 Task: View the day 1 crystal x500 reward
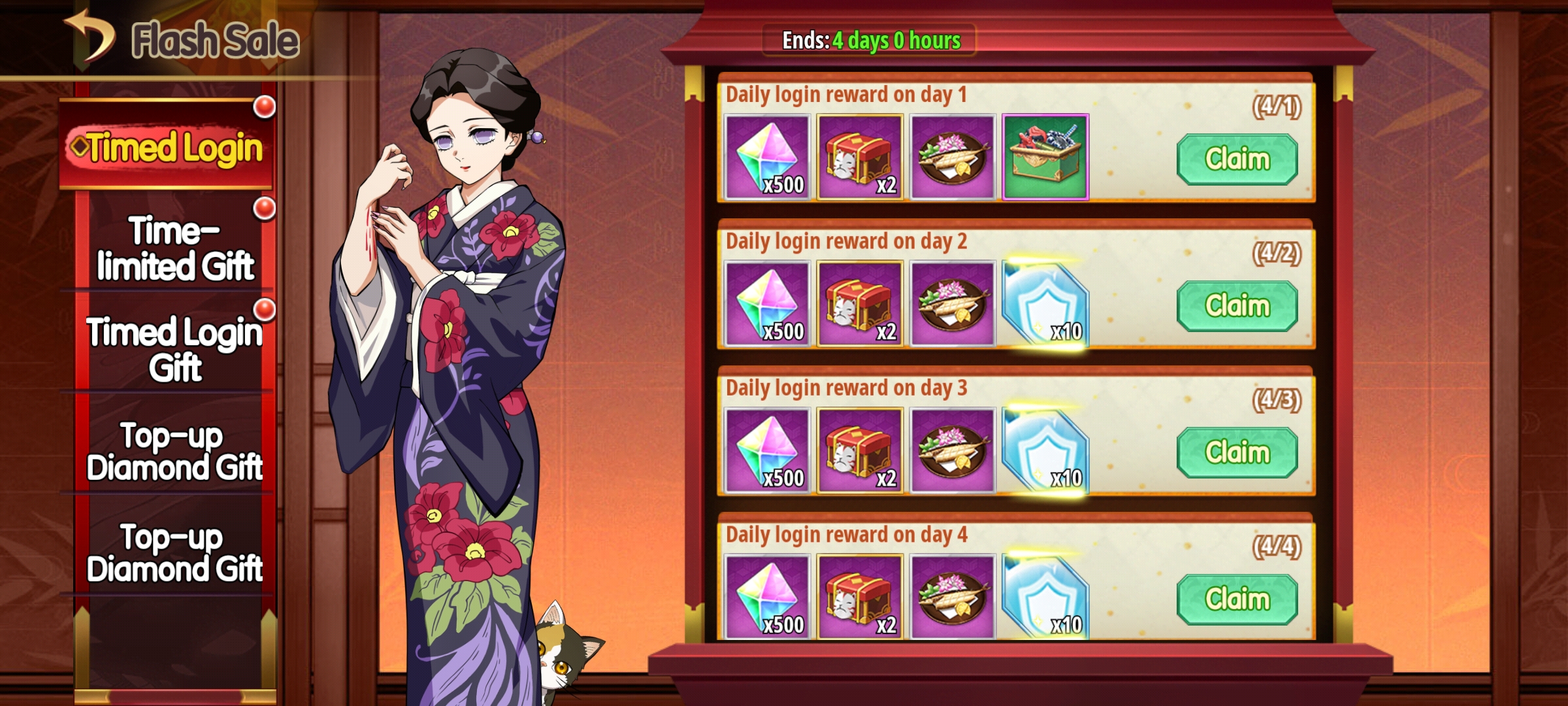tap(767, 158)
